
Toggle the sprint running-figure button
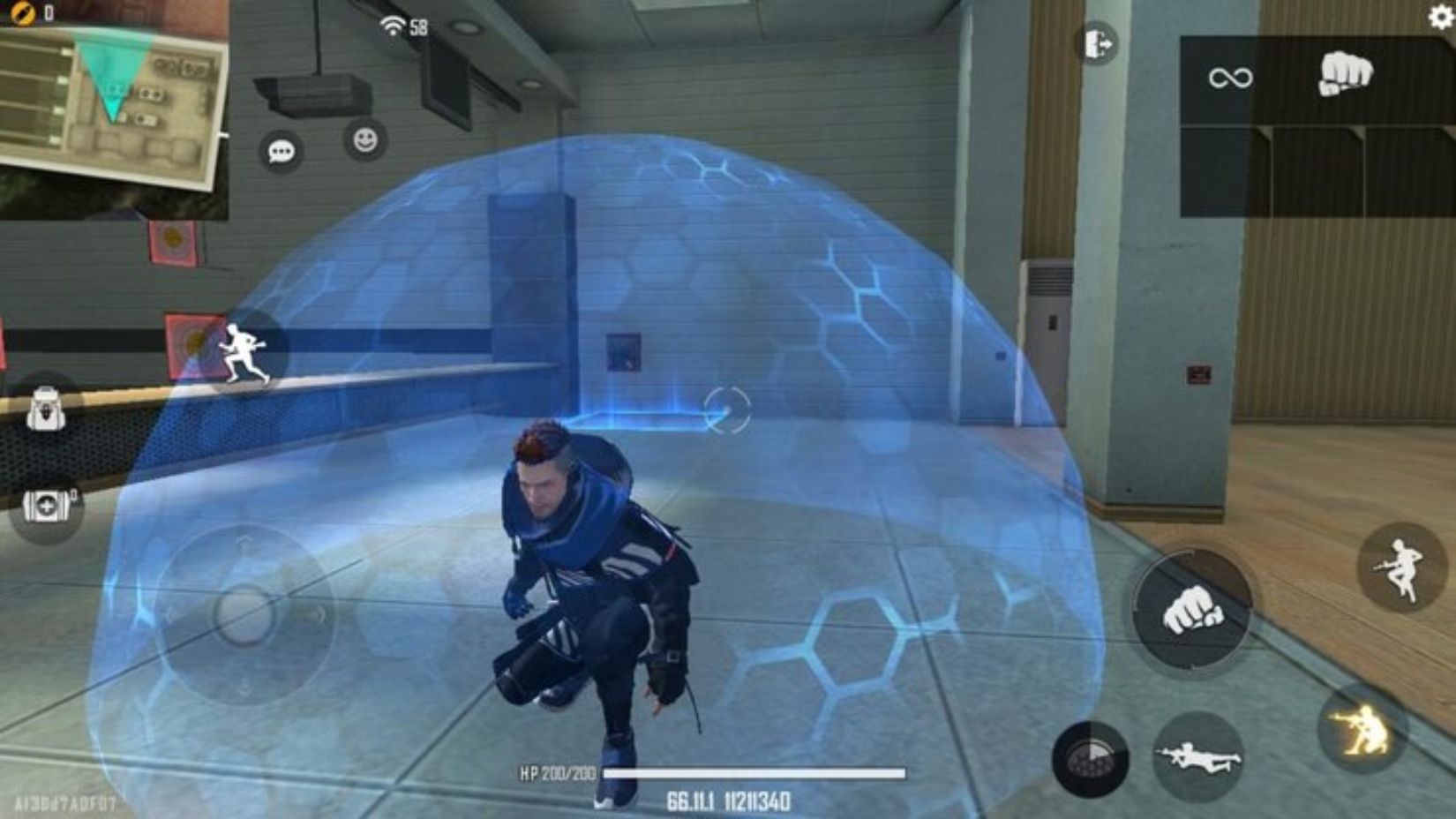click(244, 352)
